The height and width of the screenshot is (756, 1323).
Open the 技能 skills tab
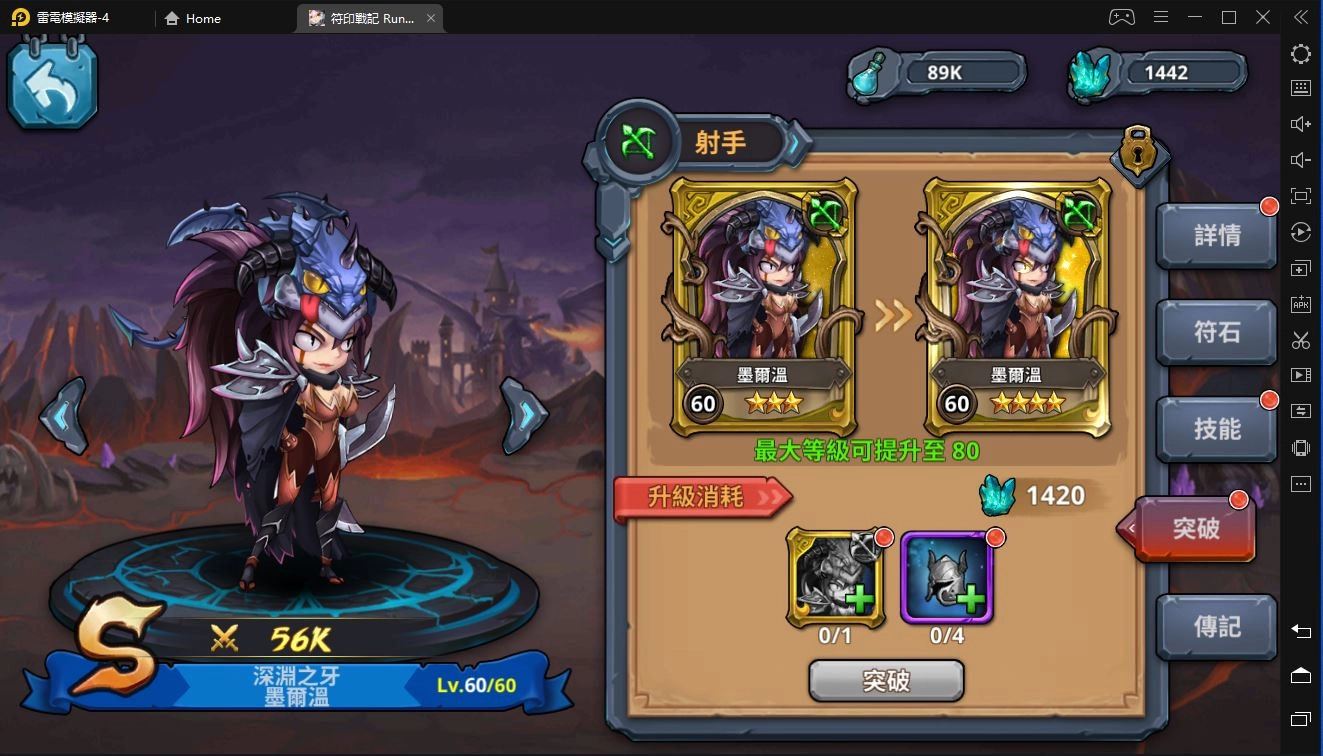(1216, 429)
